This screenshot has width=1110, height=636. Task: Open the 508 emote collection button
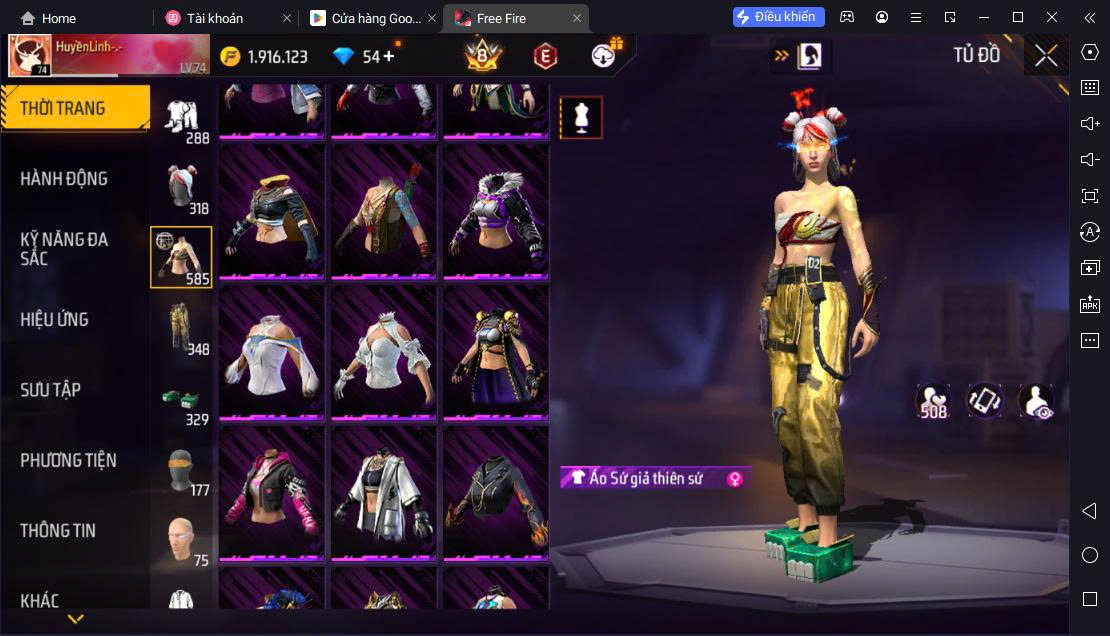point(933,401)
